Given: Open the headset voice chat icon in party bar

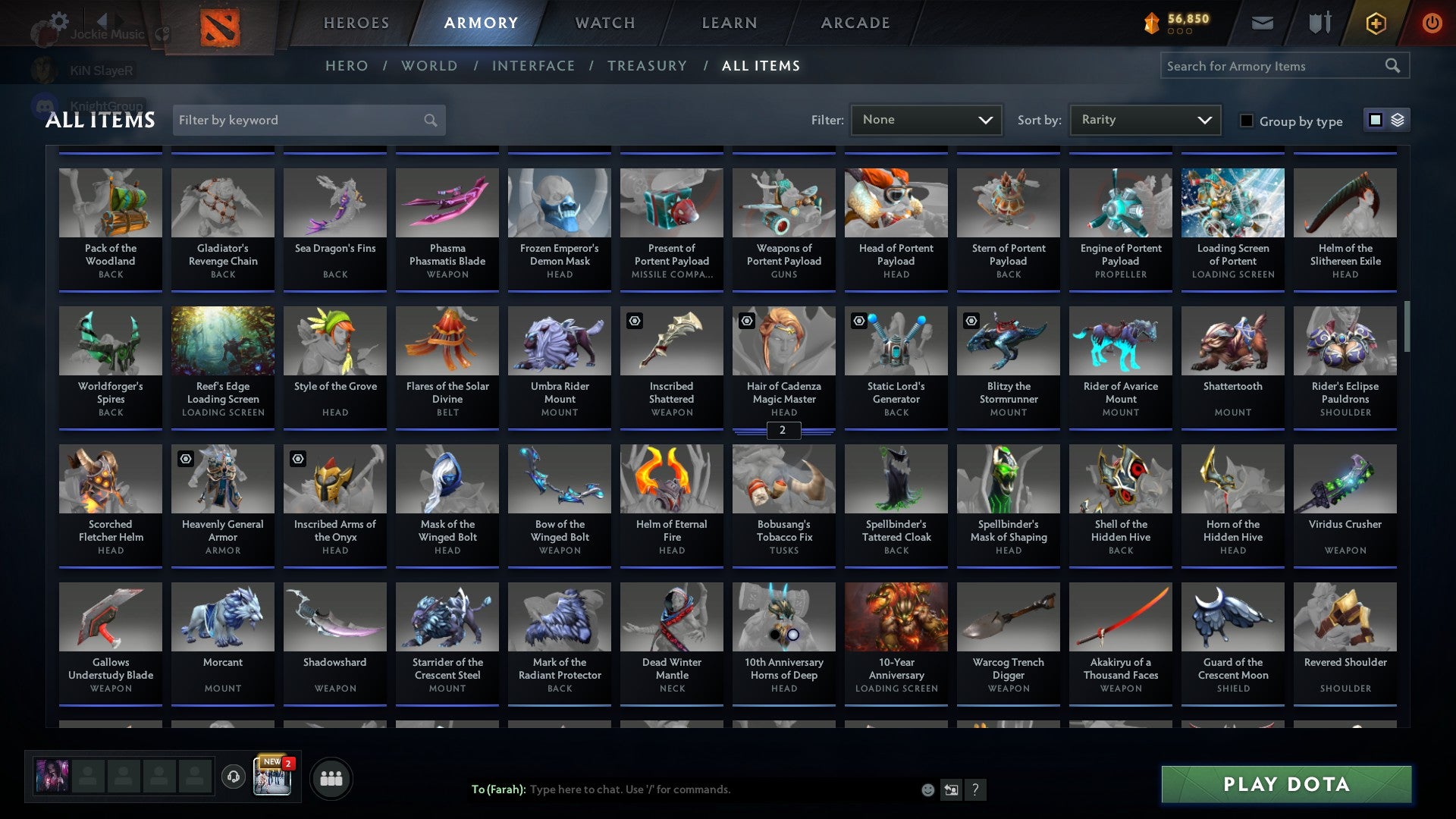Looking at the screenshot, I should pos(234,777).
